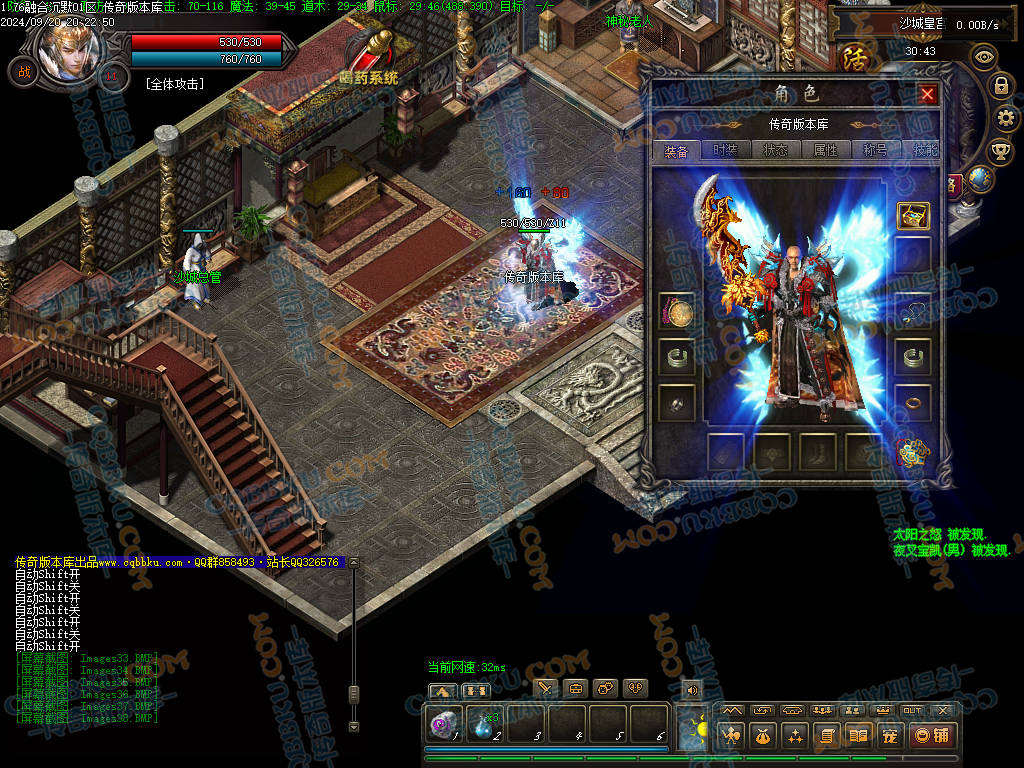
Task: Toggle the sound speaker button
Action: pos(691,689)
